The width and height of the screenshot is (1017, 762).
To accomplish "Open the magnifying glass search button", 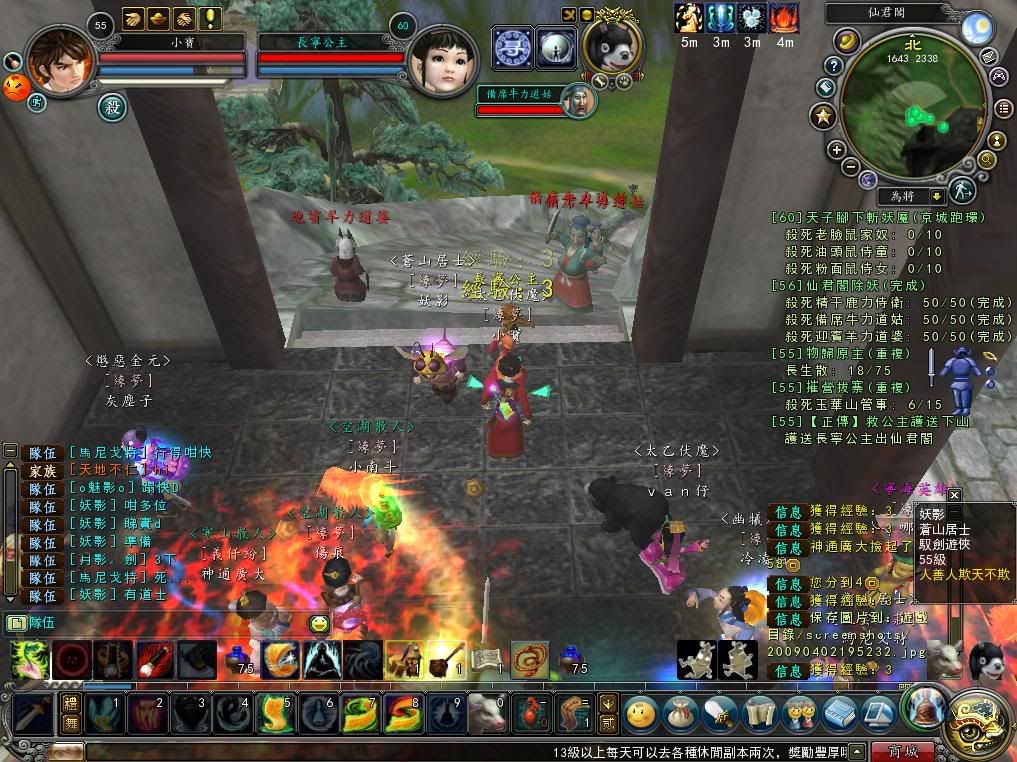I will click(986, 158).
